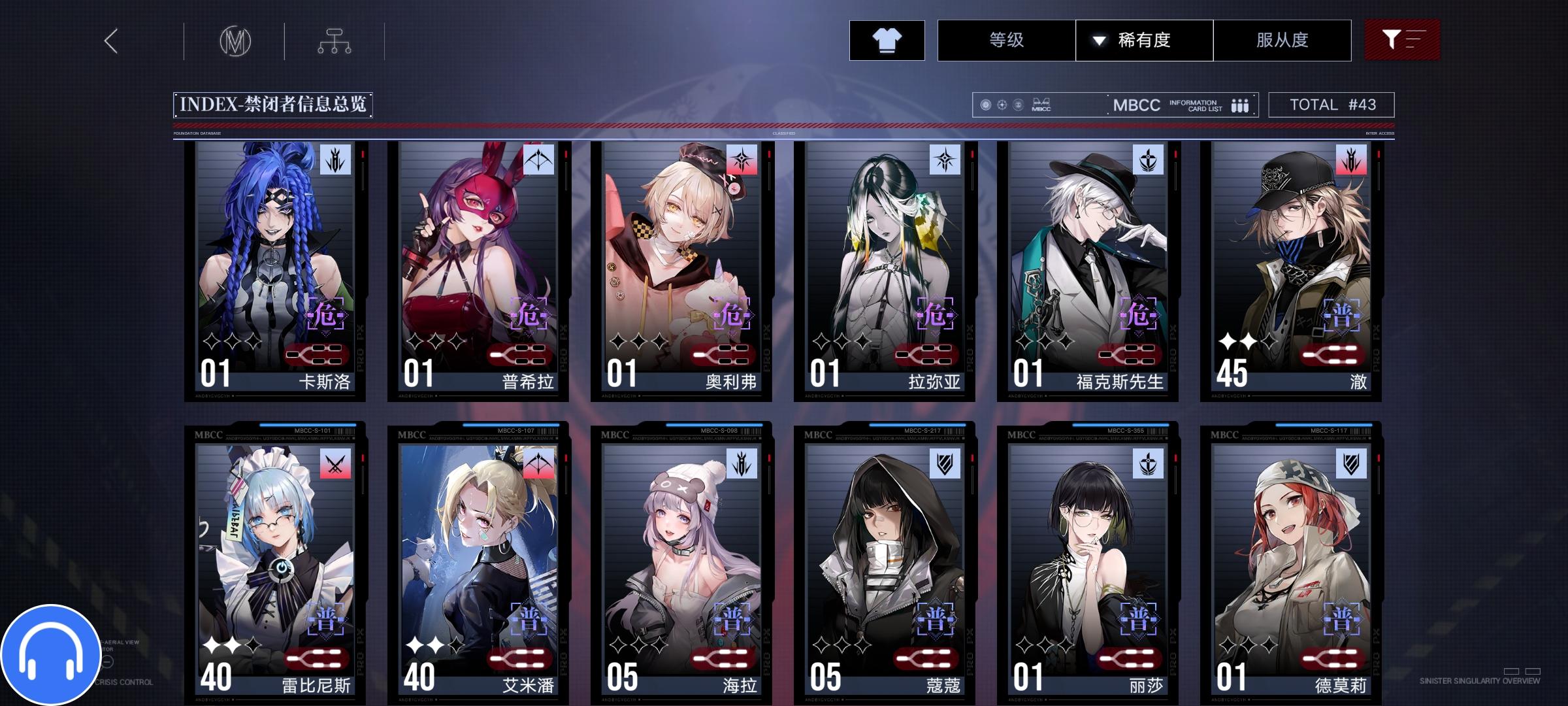
Task: Click the red filter icon top right
Action: 1401,39
